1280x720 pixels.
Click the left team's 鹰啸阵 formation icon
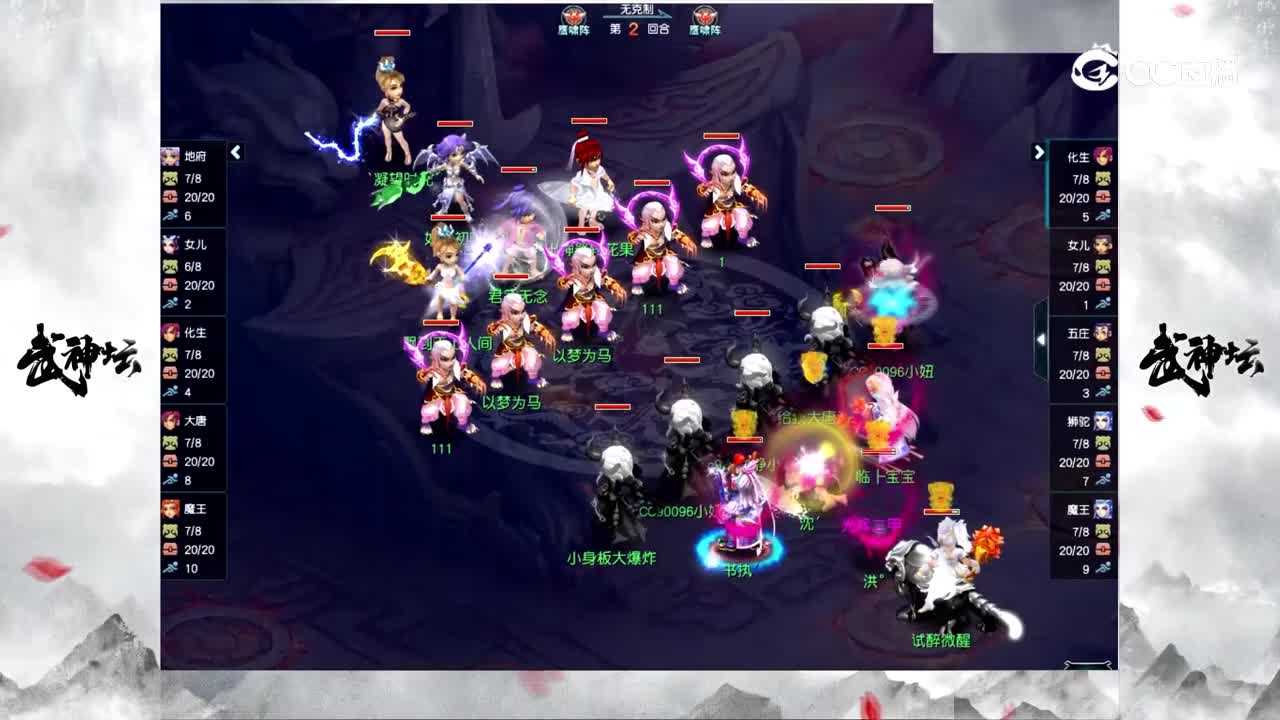[572, 15]
